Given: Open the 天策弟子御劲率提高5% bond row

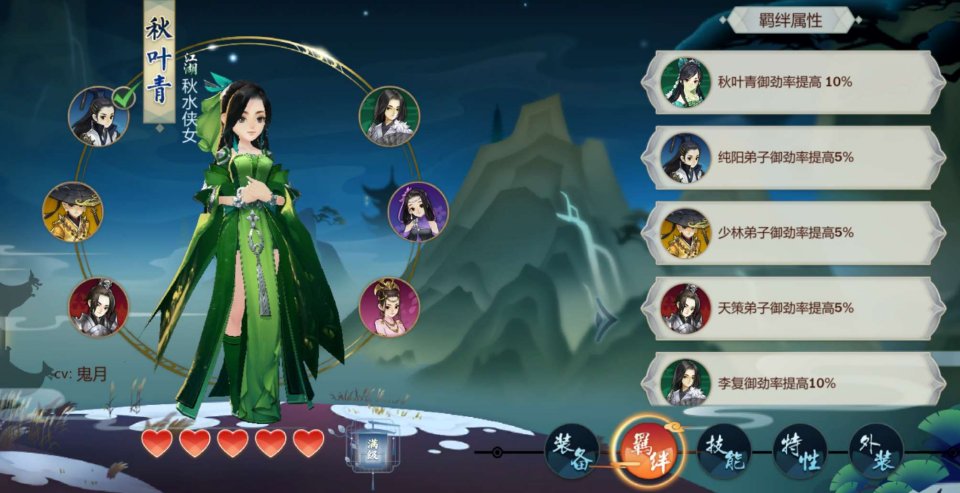Looking at the screenshot, I should 800,308.
